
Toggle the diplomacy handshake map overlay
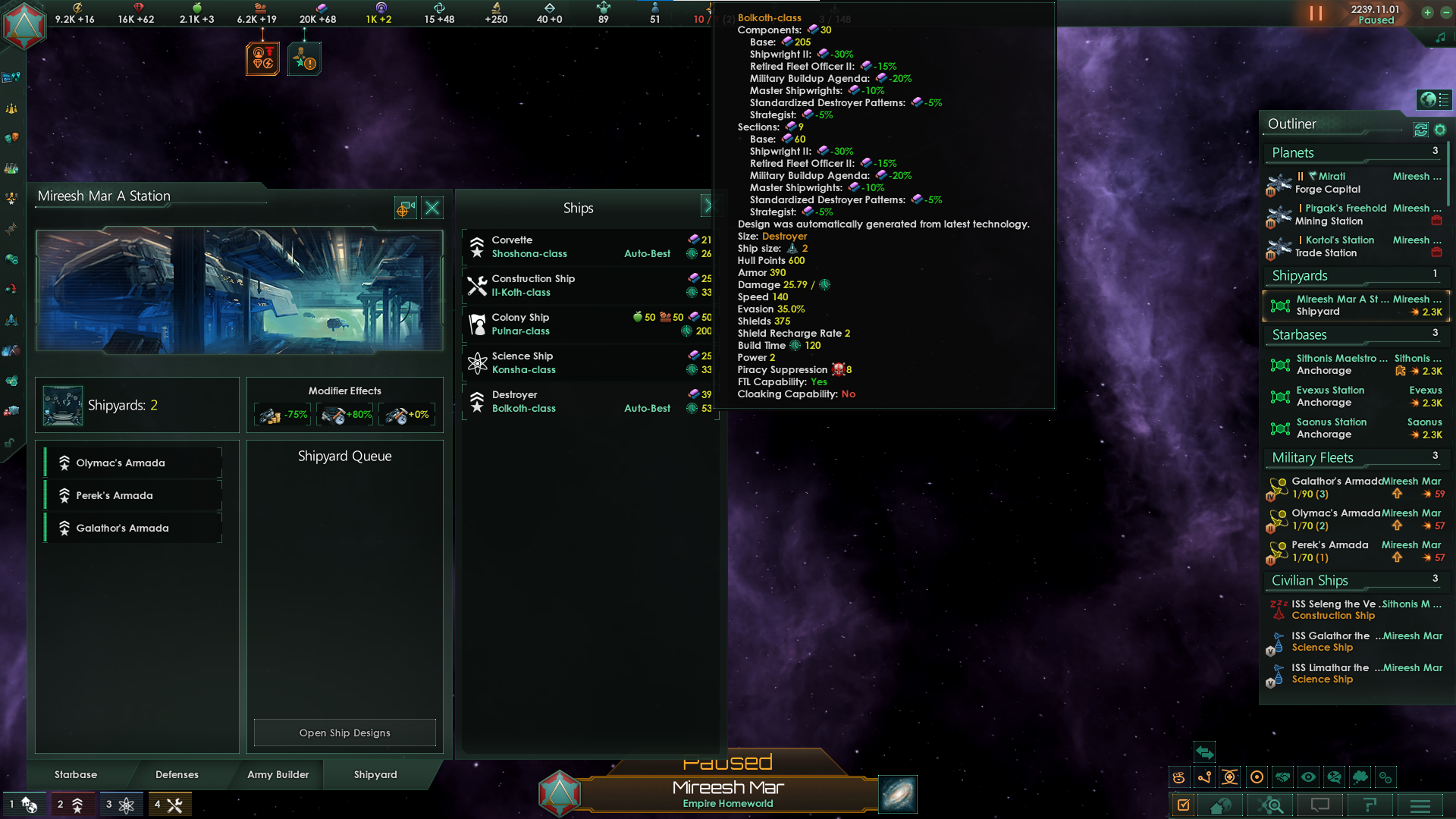1282,777
